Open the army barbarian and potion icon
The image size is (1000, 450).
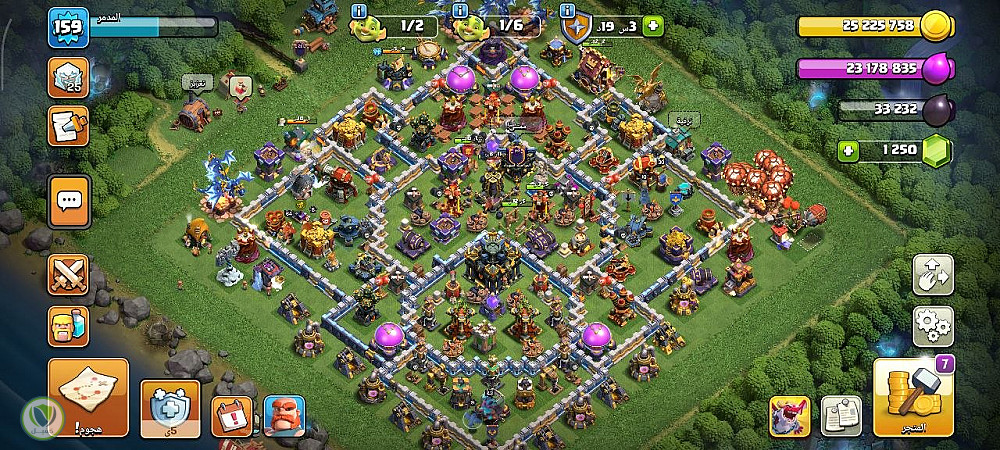(x=69, y=326)
